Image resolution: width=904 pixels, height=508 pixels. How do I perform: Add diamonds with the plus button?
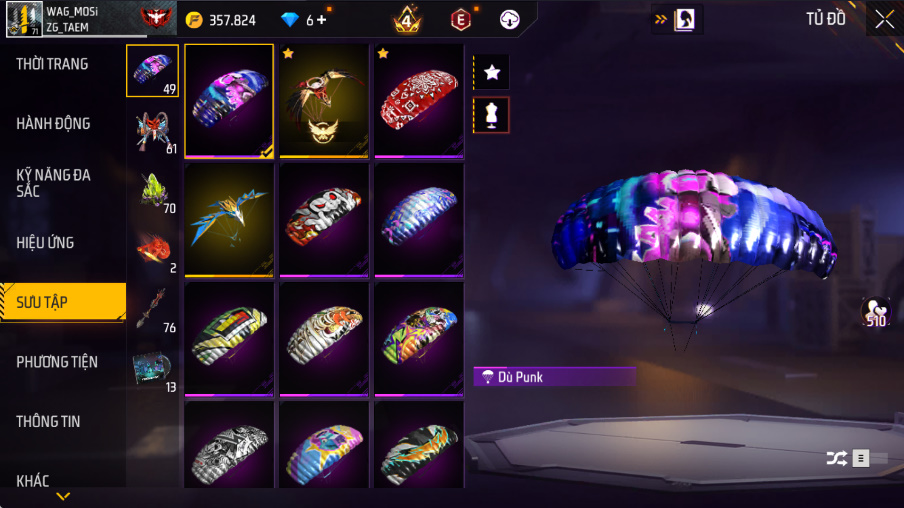point(321,20)
